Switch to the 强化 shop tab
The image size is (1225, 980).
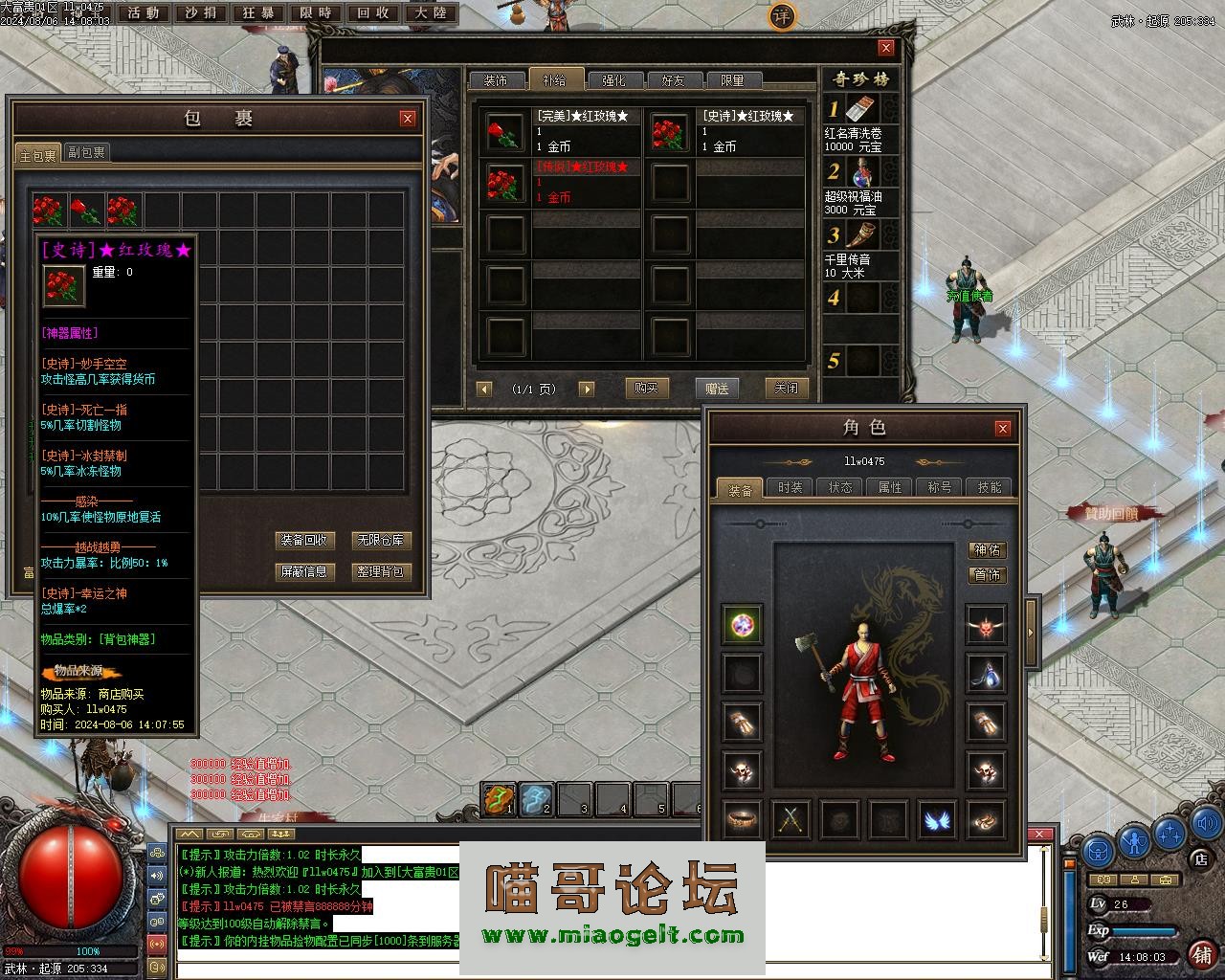[613, 81]
